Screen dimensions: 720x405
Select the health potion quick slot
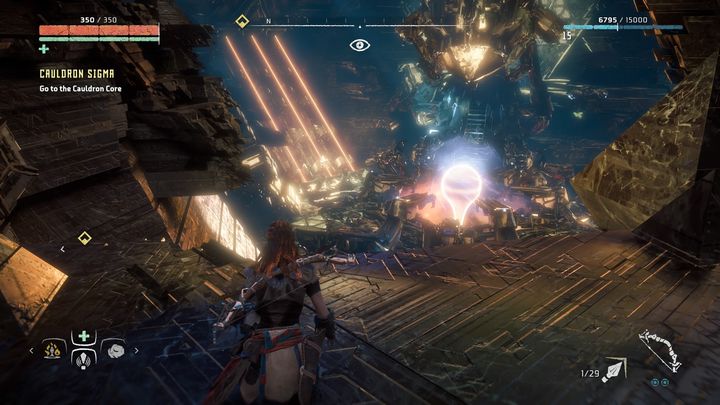click(84, 337)
